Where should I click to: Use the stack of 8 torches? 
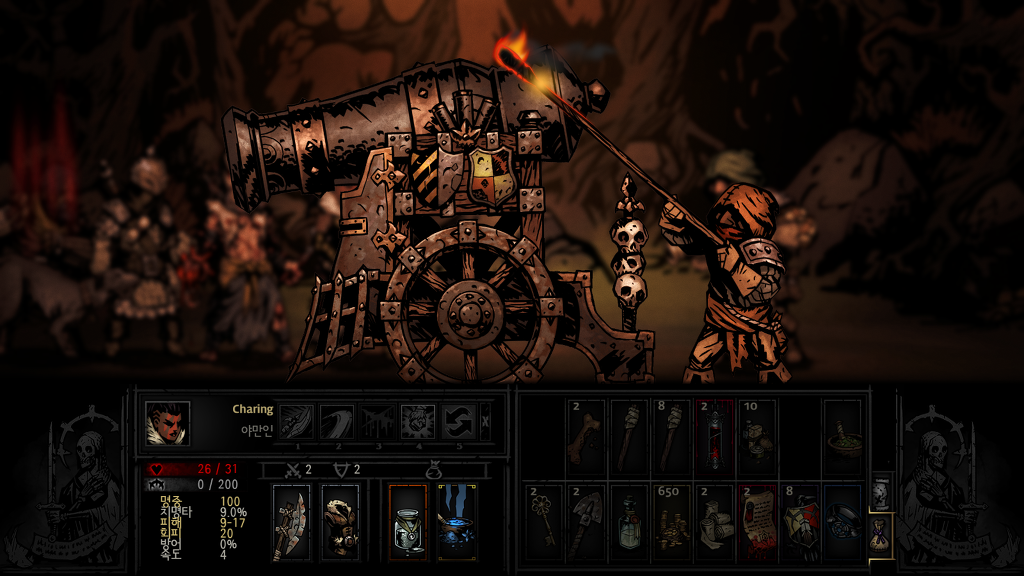click(x=671, y=437)
